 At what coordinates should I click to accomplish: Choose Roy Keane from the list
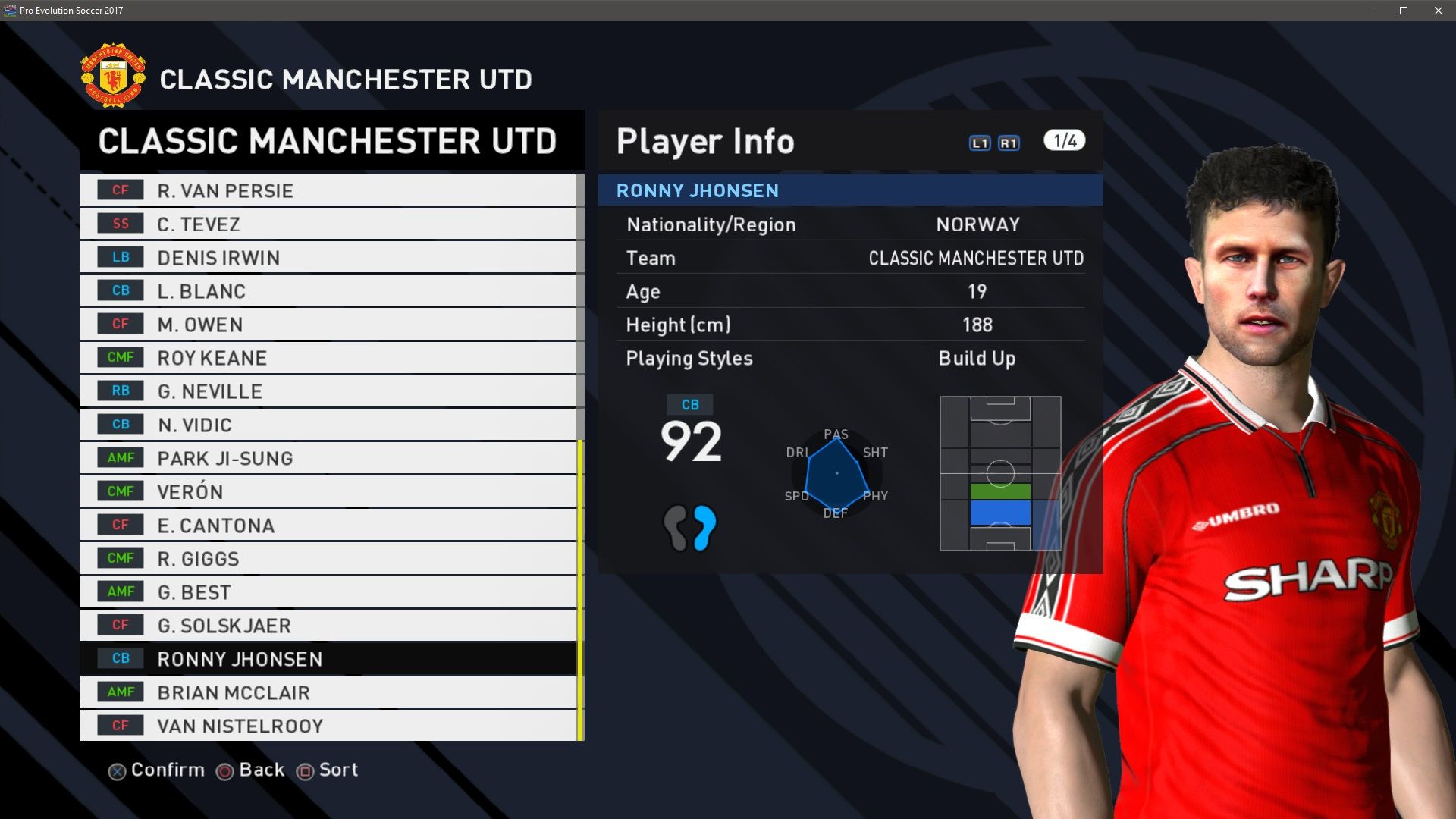328,357
